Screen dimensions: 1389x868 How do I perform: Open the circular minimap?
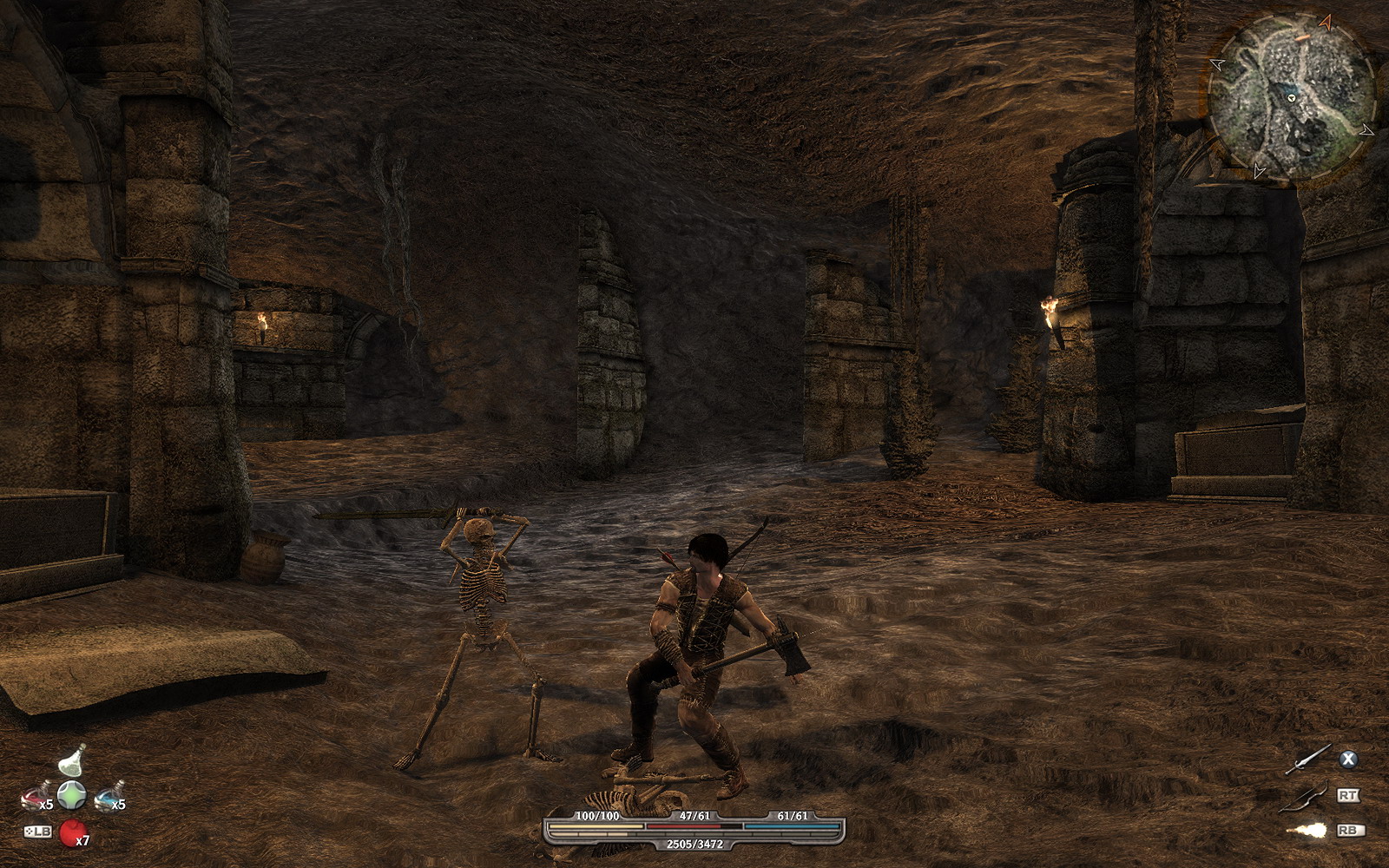click(1291, 96)
